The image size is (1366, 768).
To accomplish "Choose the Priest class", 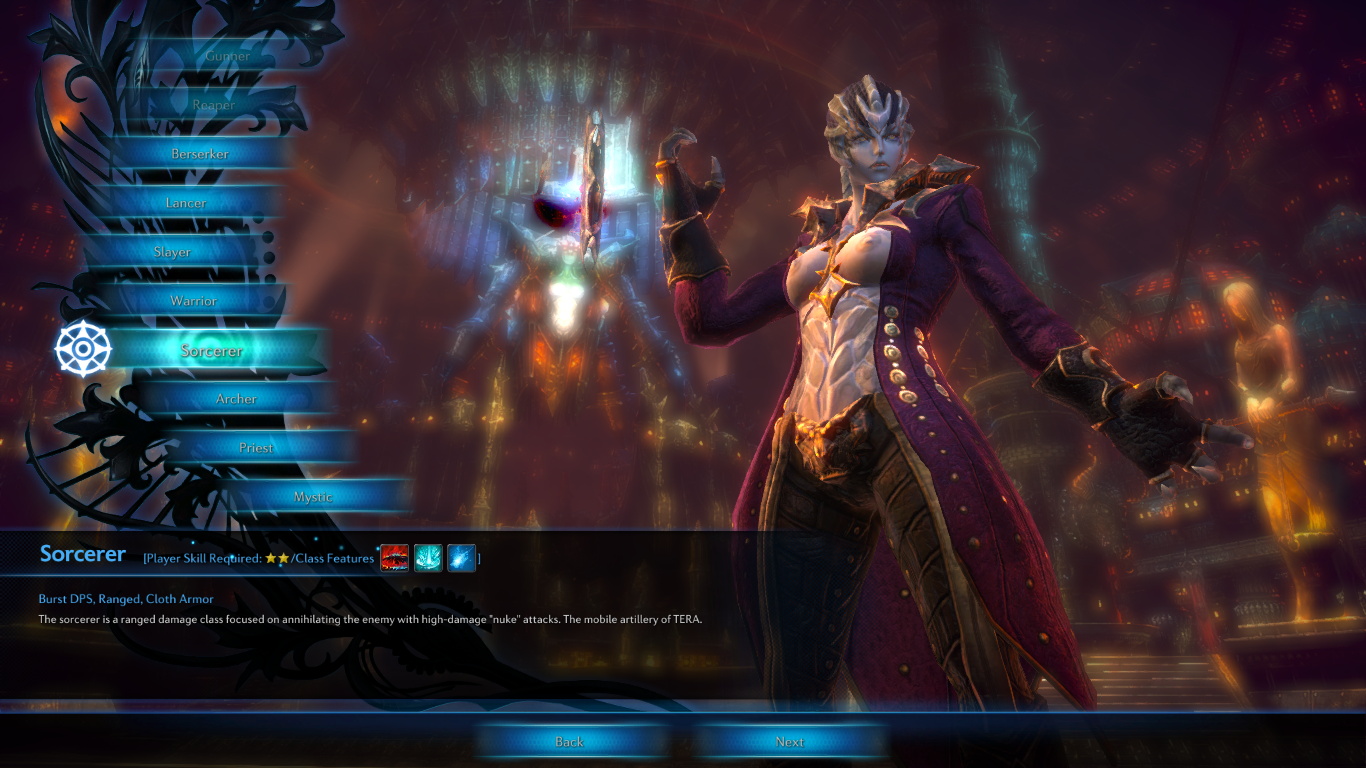I will pyautogui.click(x=256, y=448).
